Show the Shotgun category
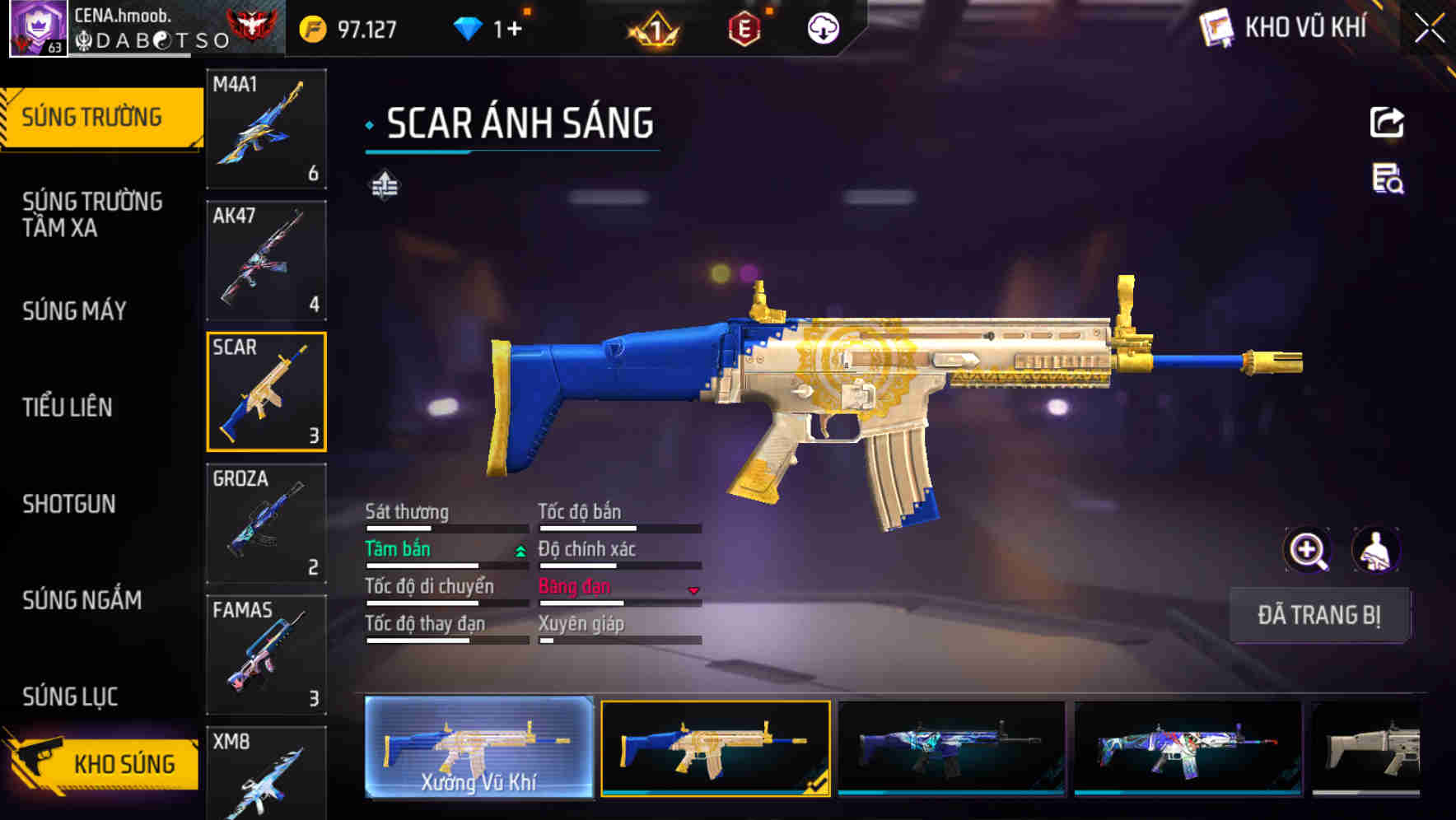This screenshot has height=820, width=1456. (x=69, y=504)
